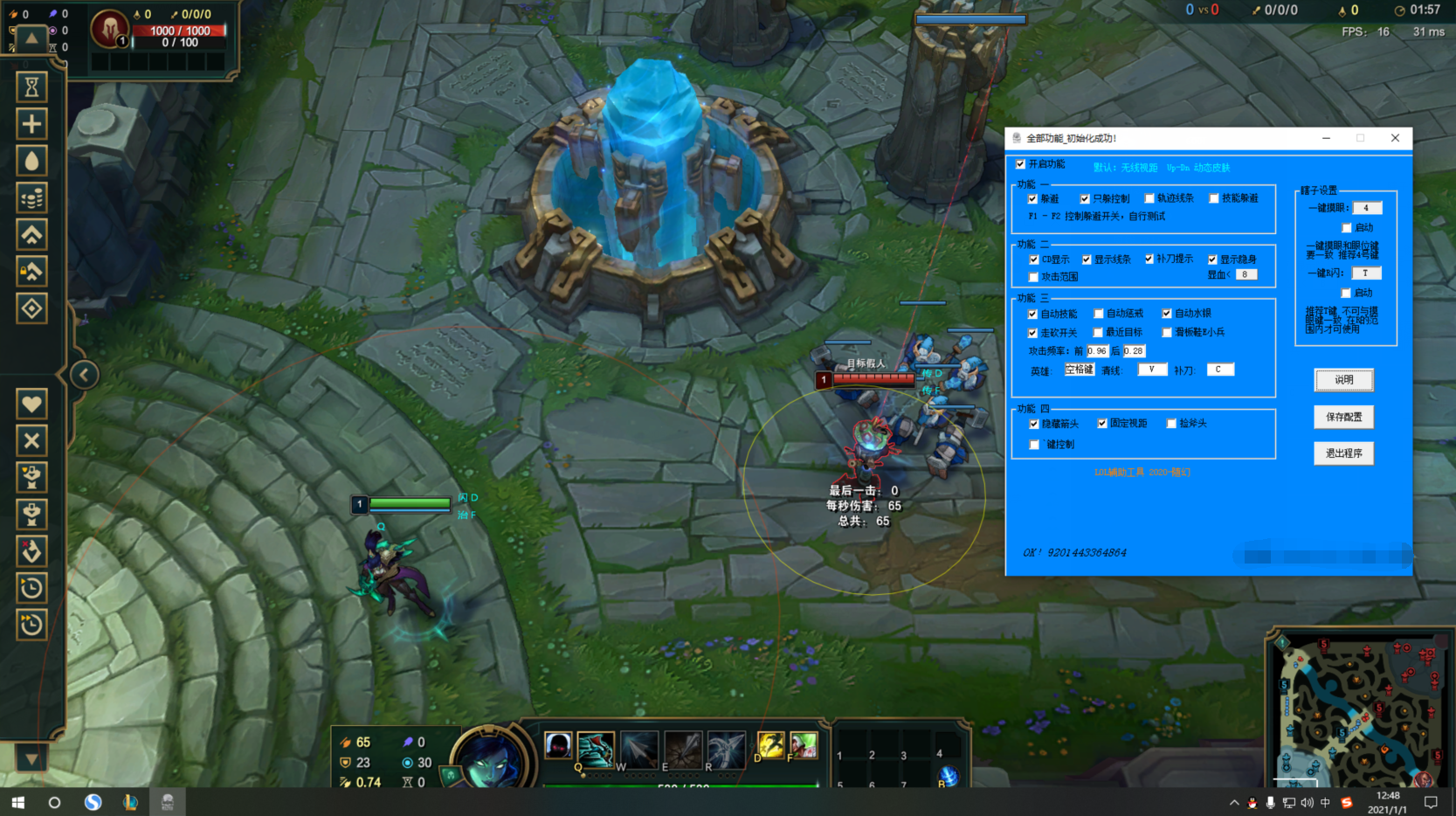Click the E ability icon

682,750
